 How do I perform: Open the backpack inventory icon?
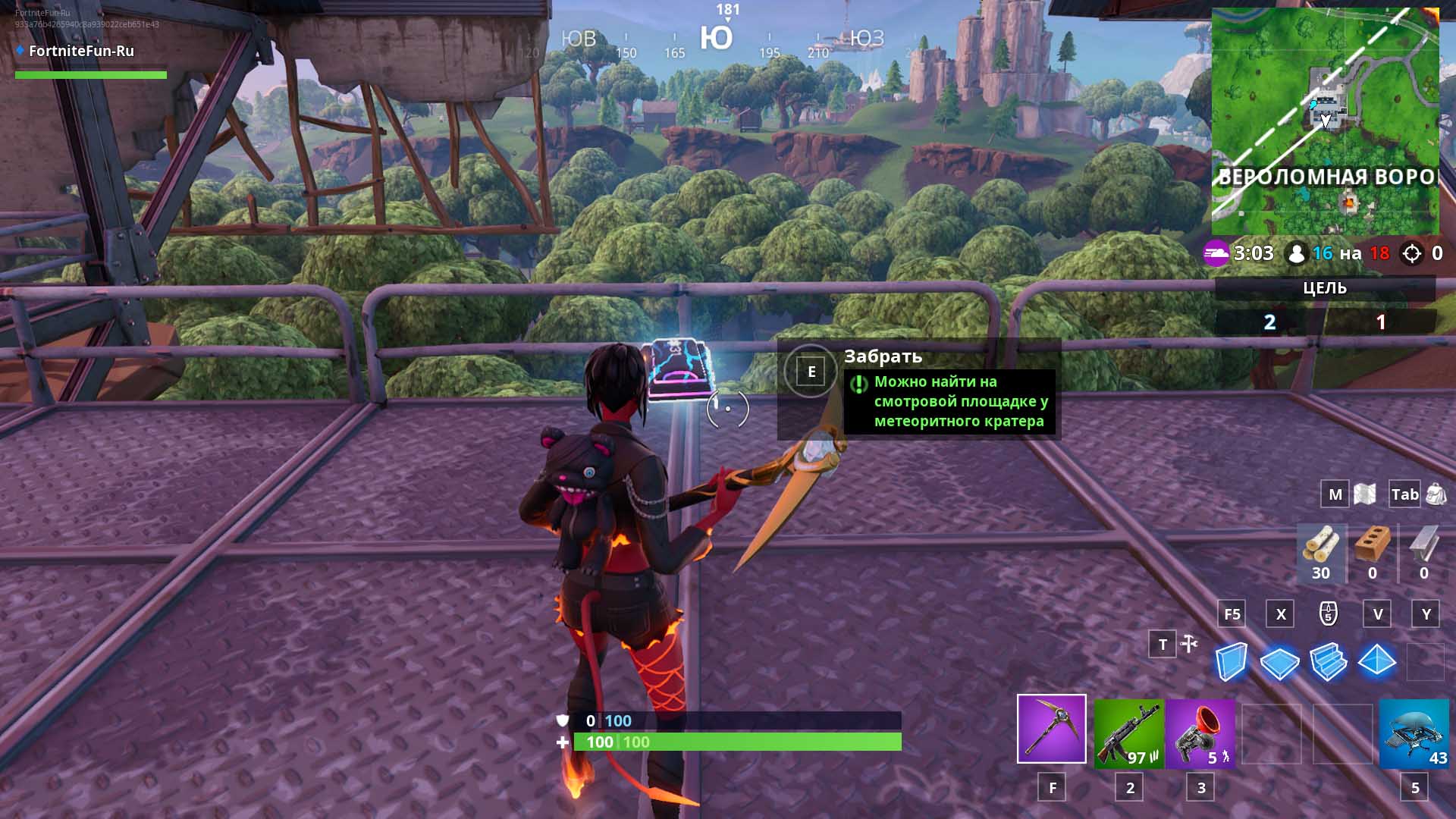coord(1436,494)
